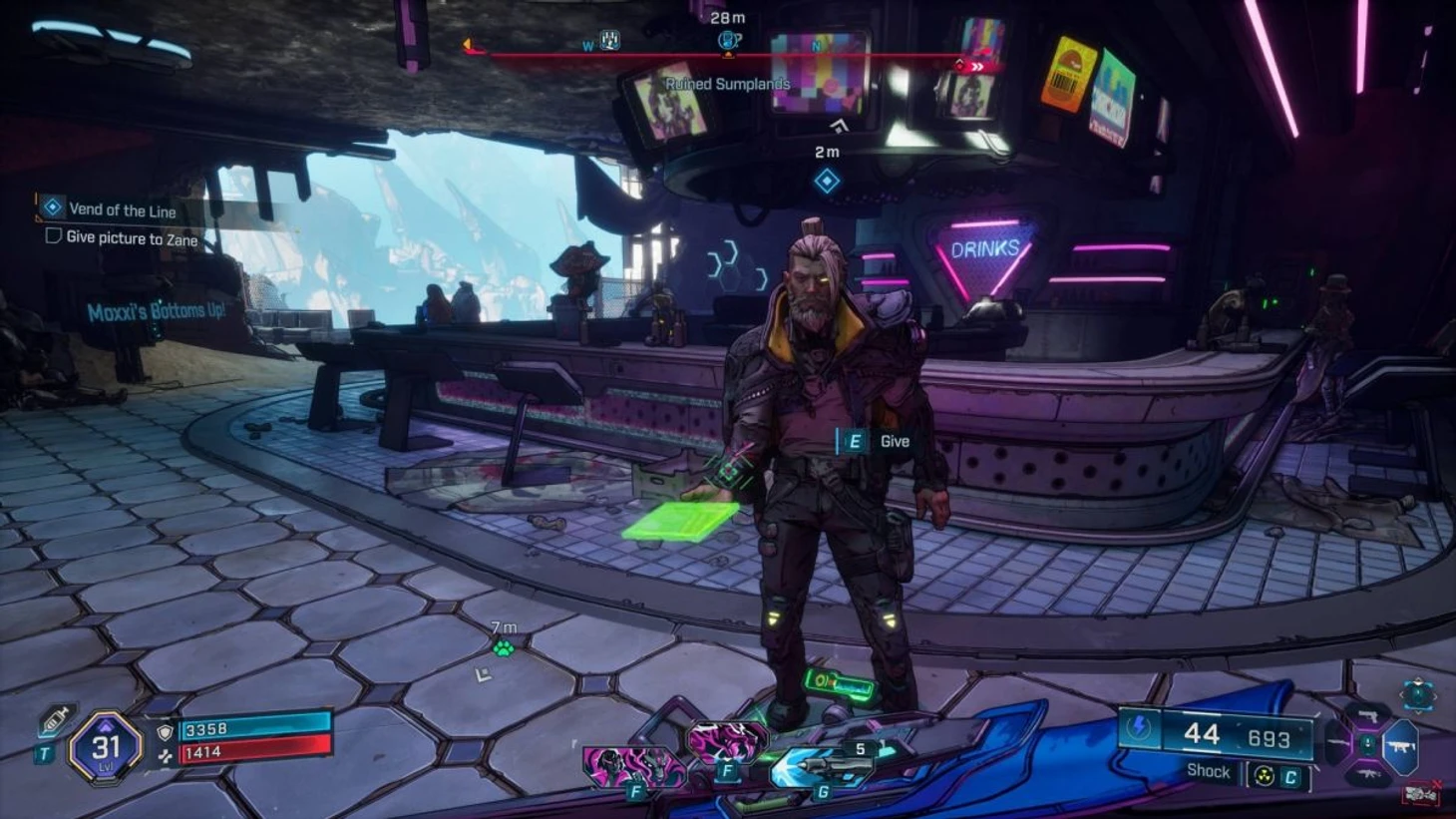Click the marker icon beside W on compass
This screenshot has height=819, width=1456.
(609, 41)
